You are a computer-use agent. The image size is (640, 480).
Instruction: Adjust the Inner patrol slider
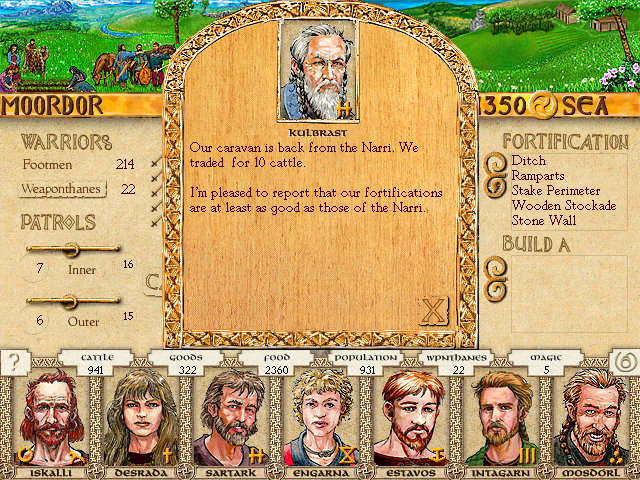[x=71, y=249]
